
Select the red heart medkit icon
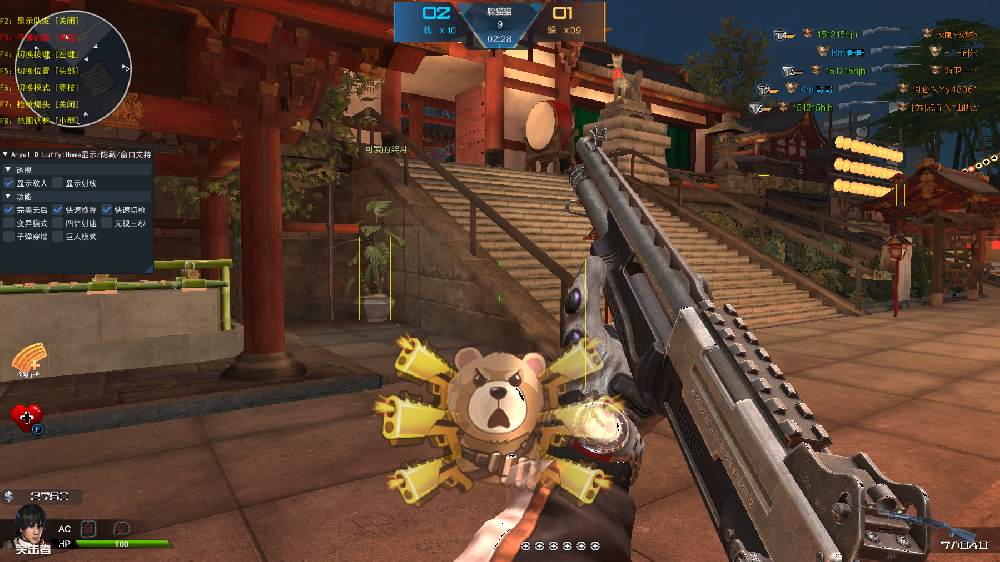coord(26,417)
